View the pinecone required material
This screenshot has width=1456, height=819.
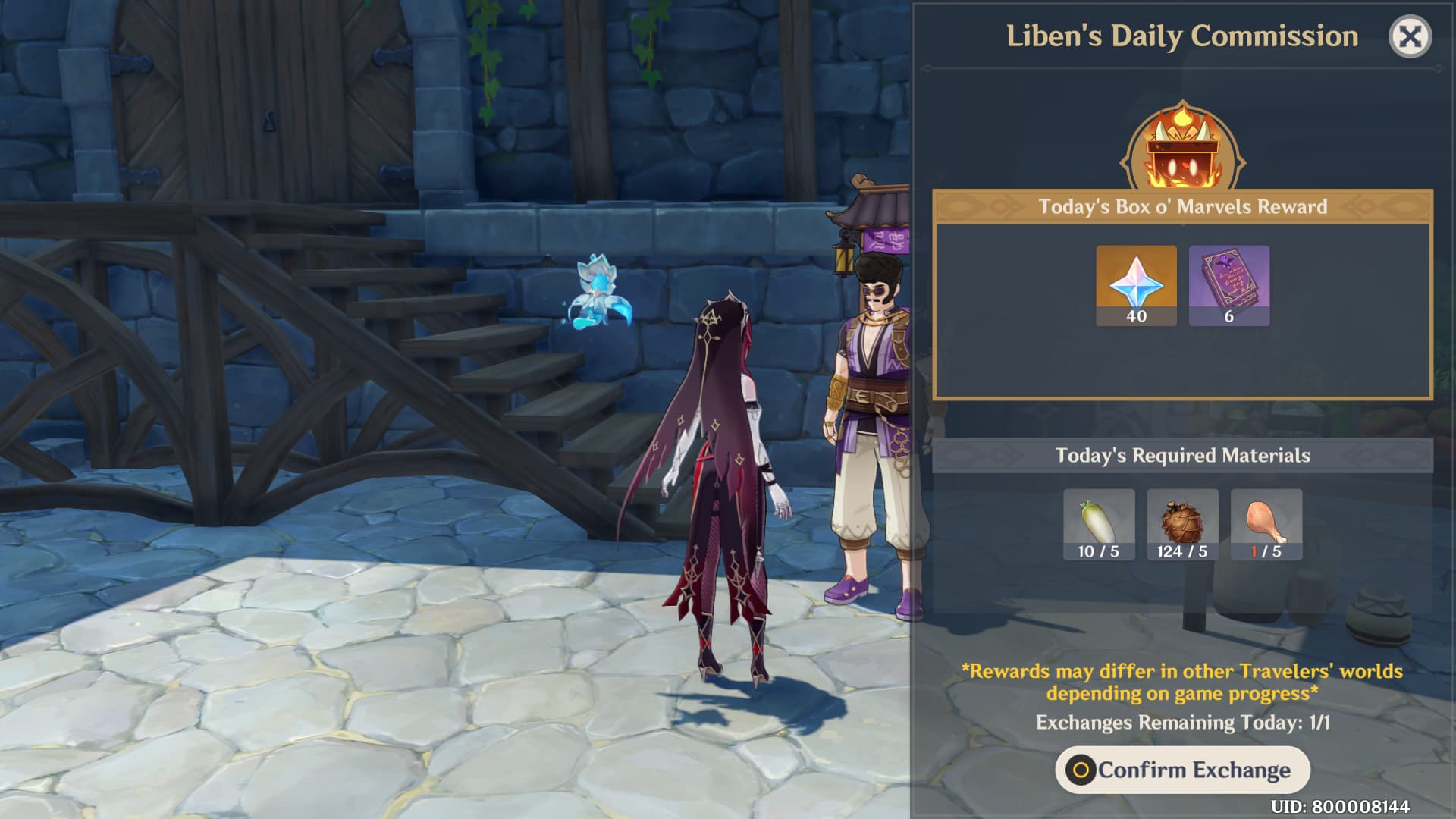[x=1182, y=524]
